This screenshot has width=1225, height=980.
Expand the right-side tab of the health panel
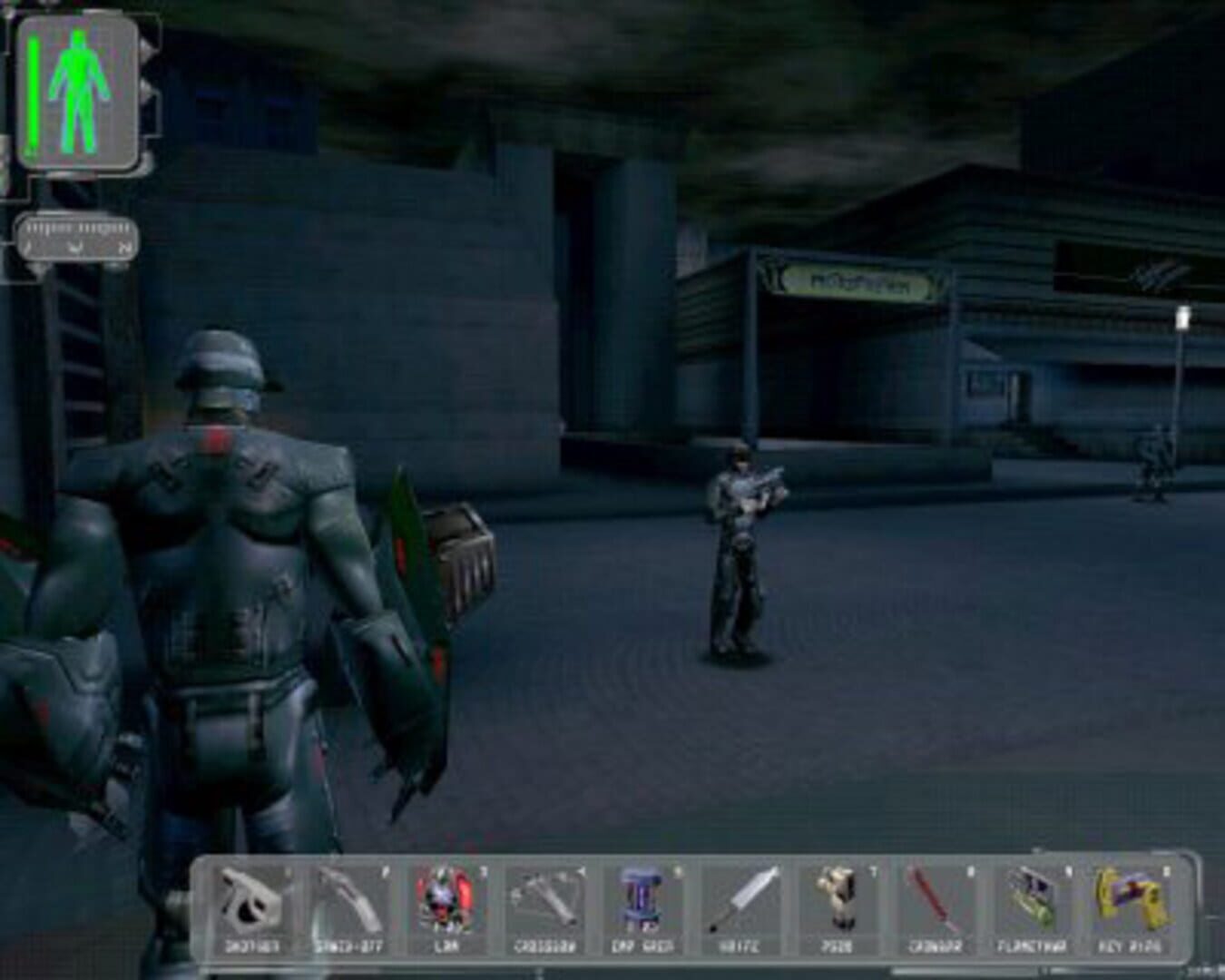click(136, 91)
